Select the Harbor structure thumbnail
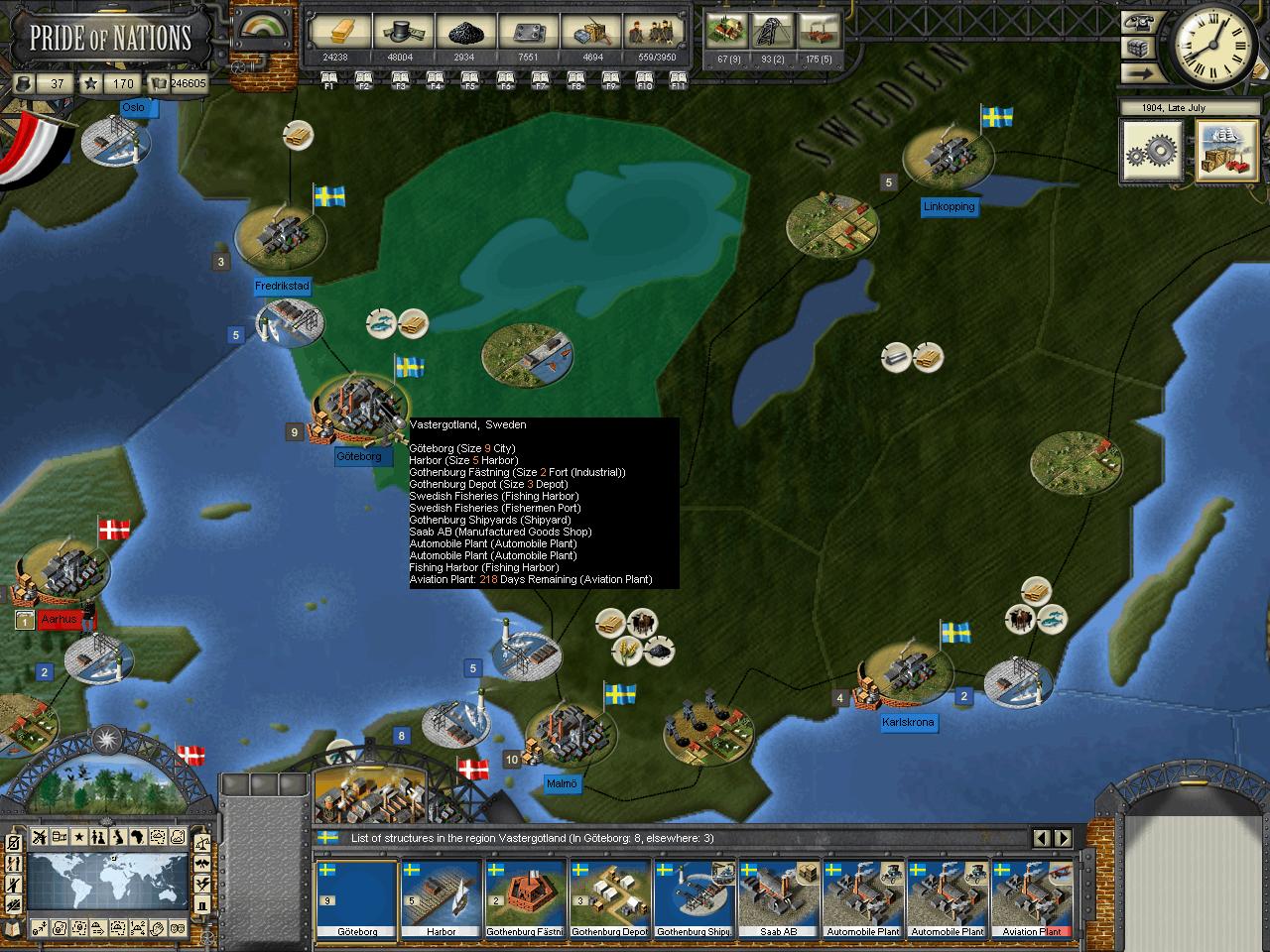1270x952 pixels. pos(441,899)
